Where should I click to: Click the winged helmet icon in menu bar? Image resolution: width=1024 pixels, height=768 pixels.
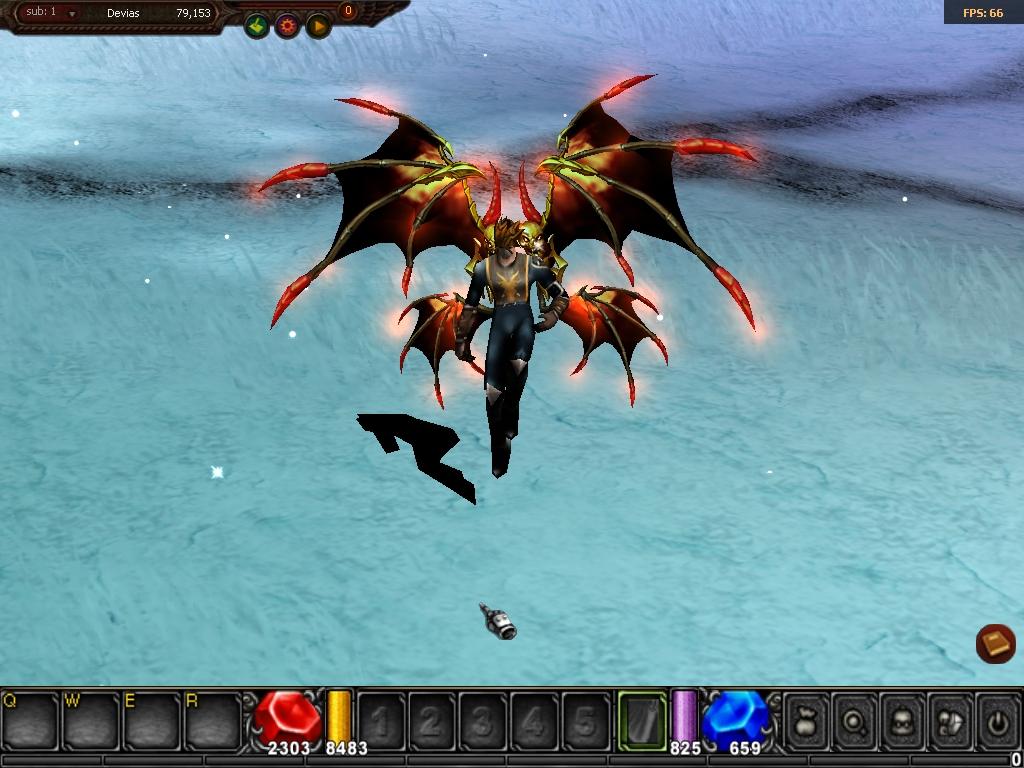950,719
